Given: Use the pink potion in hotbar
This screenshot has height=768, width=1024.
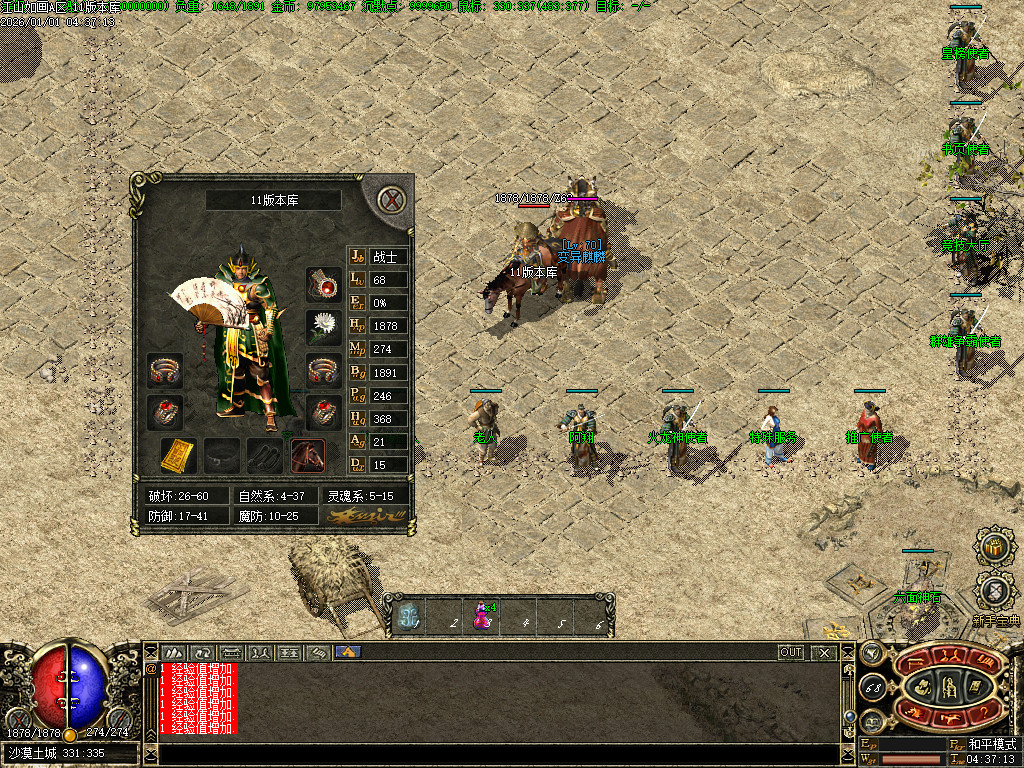Looking at the screenshot, I should pos(483,614).
